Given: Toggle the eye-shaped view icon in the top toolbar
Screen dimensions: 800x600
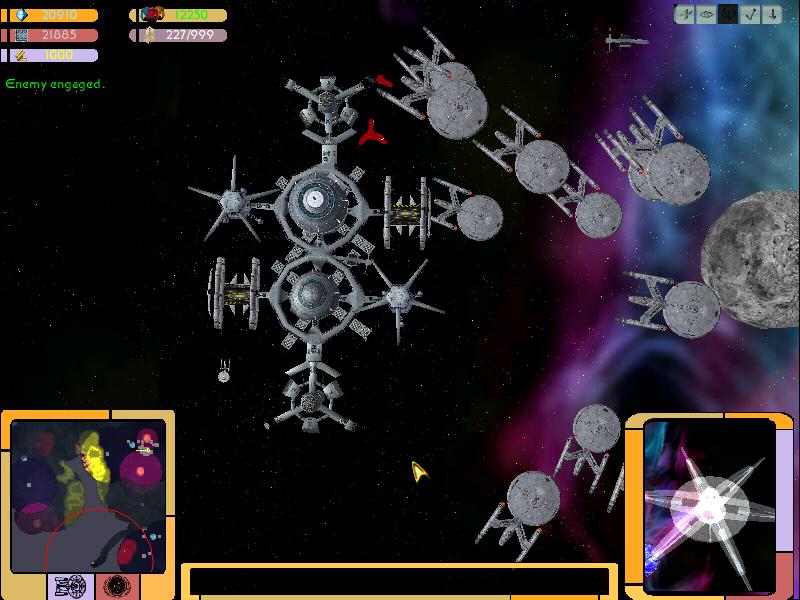Looking at the screenshot, I should click(x=707, y=14).
